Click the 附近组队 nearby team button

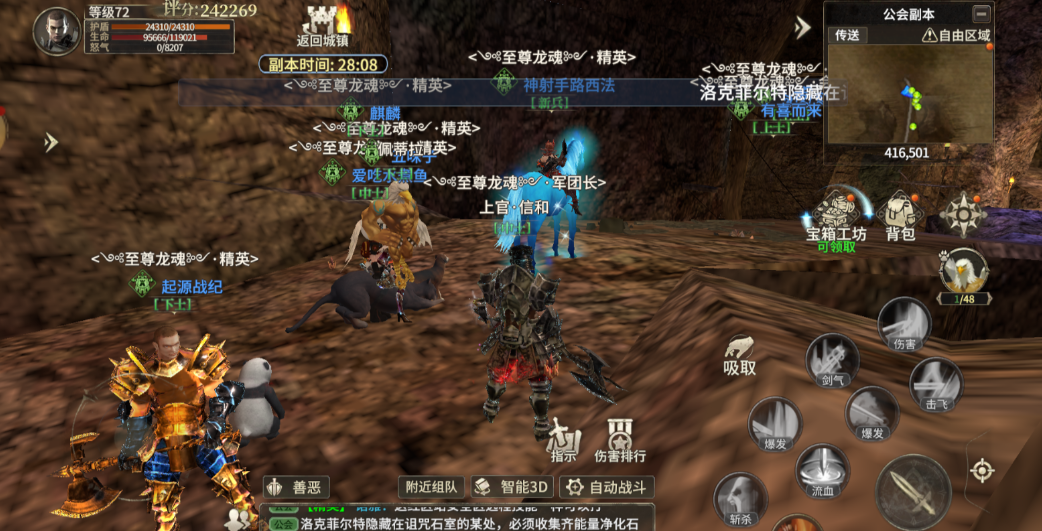(x=431, y=487)
